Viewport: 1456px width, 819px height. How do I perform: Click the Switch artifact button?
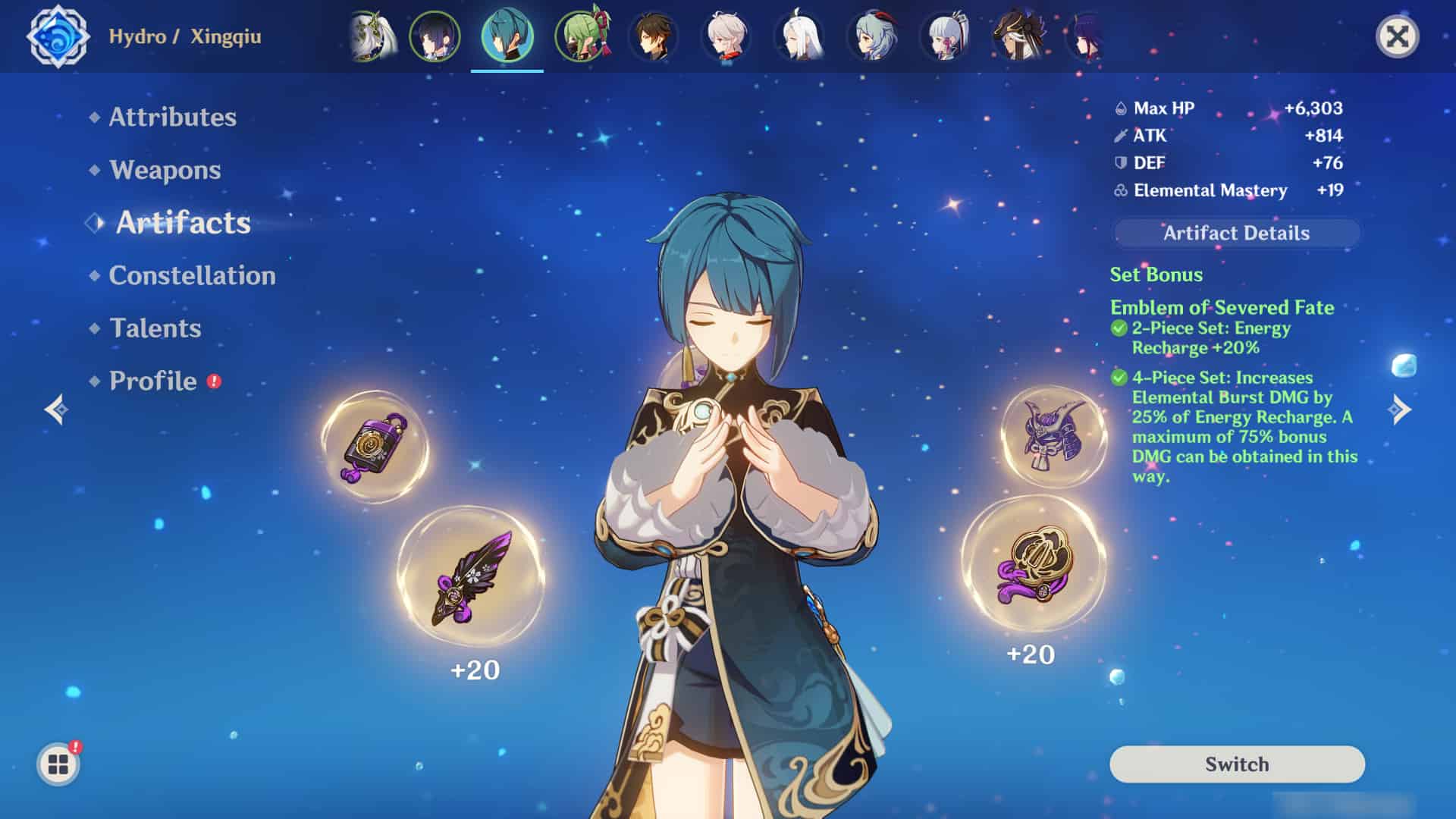point(1237,764)
